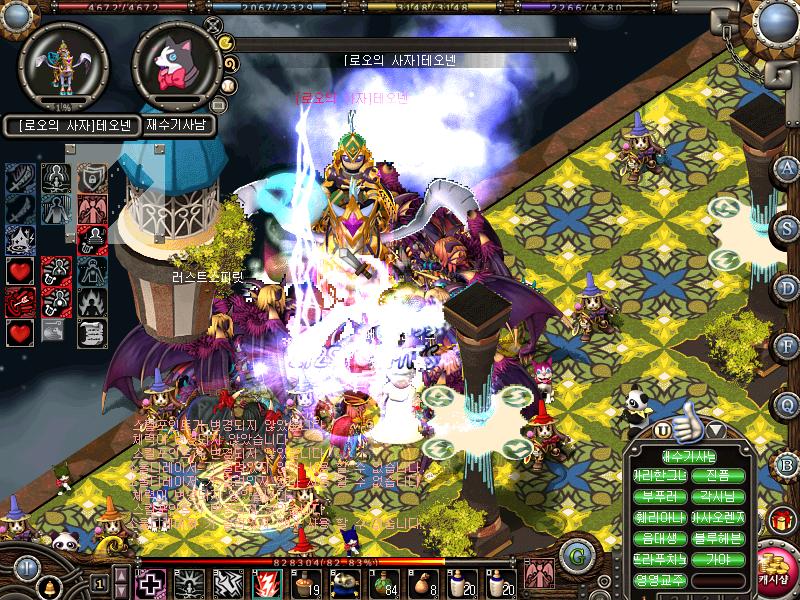Select party member 음대생
The image size is (800, 600).
[660, 538]
